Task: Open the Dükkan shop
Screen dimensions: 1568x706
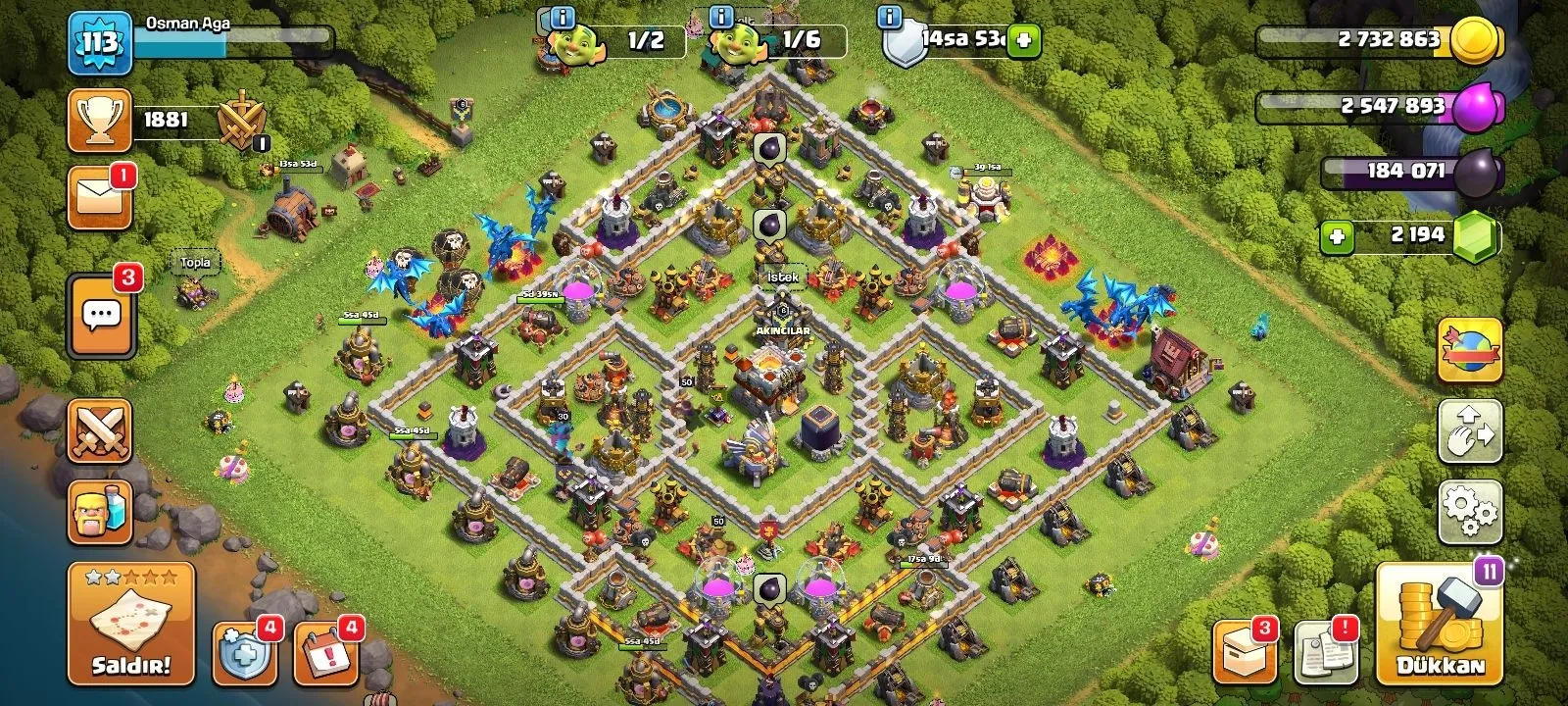Action: (x=1440, y=624)
